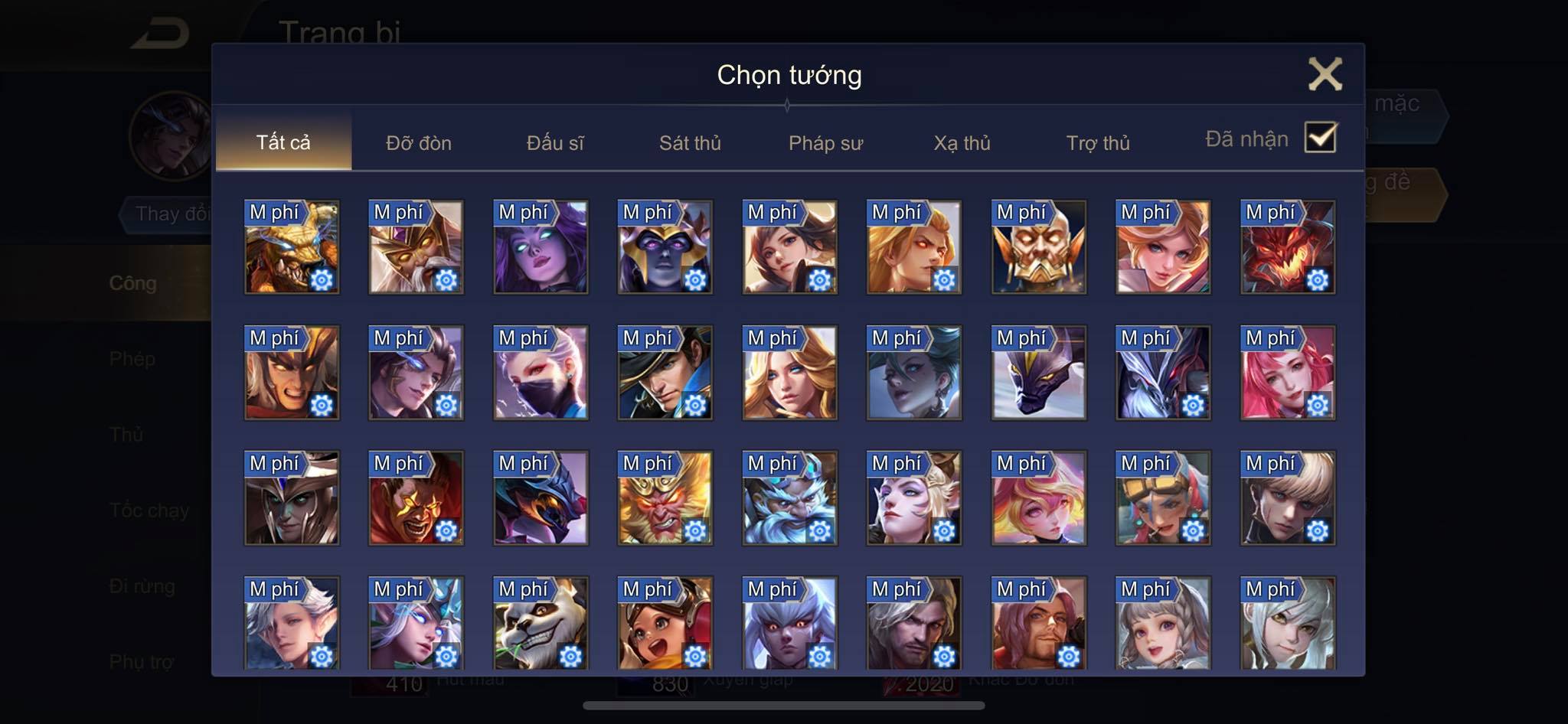Pick the blue-bearded ice elder hero

[x=789, y=498]
